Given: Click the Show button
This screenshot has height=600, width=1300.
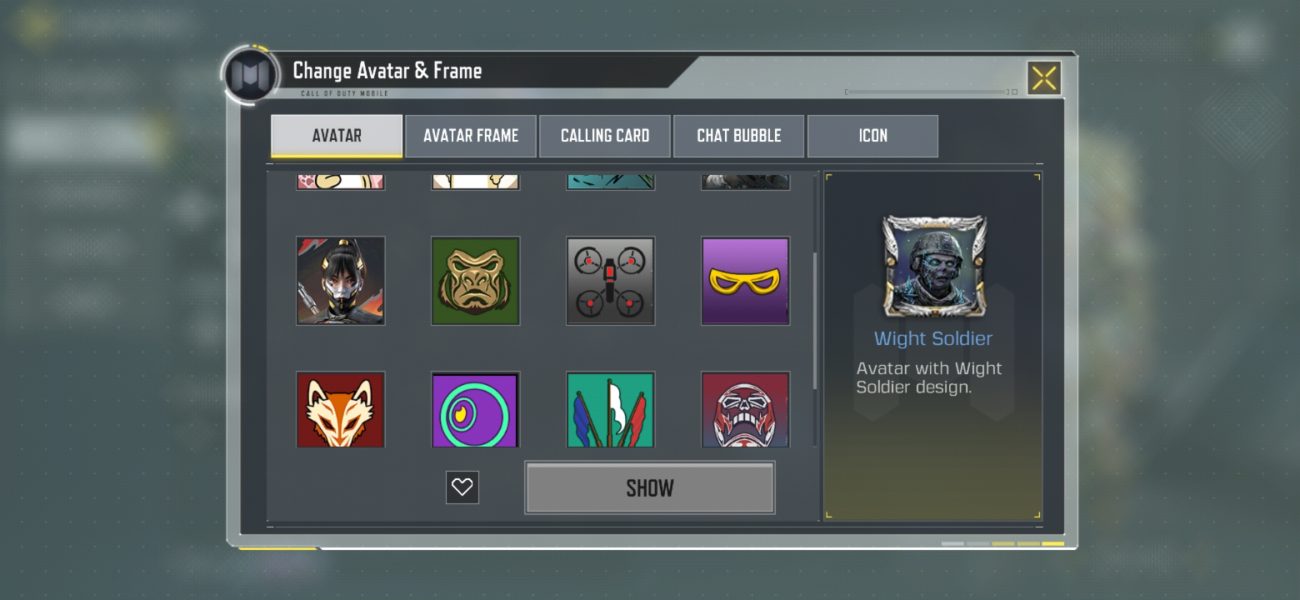Looking at the screenshot, I should [x=650, y=488].
